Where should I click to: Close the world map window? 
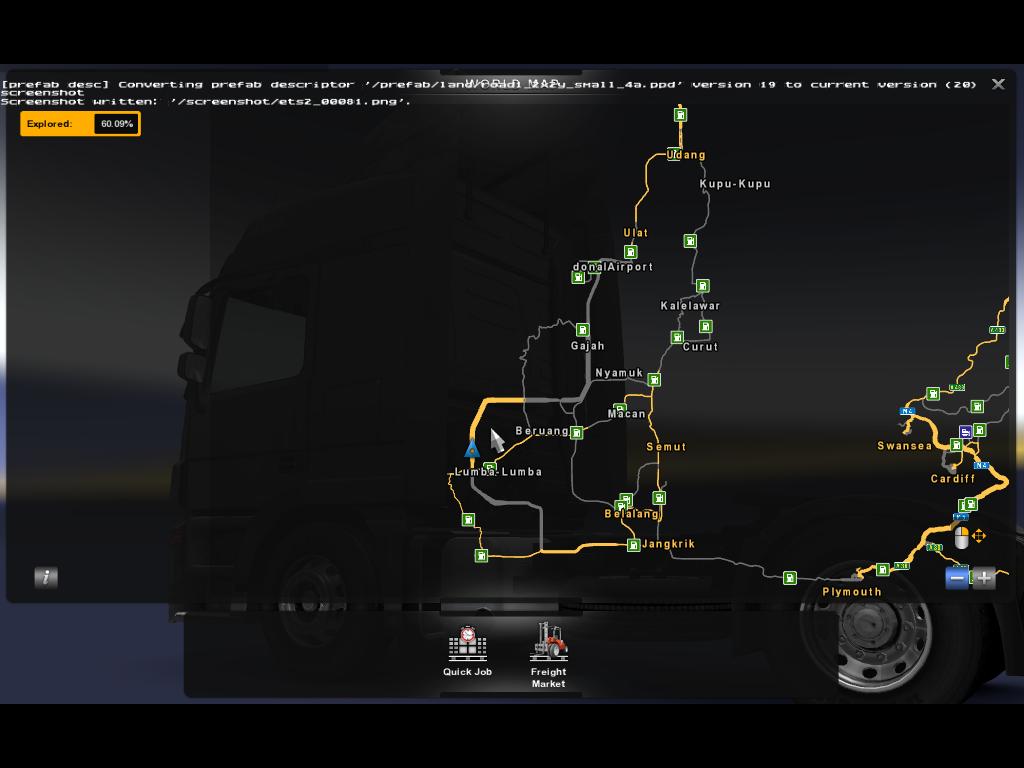tap(998, 84)
